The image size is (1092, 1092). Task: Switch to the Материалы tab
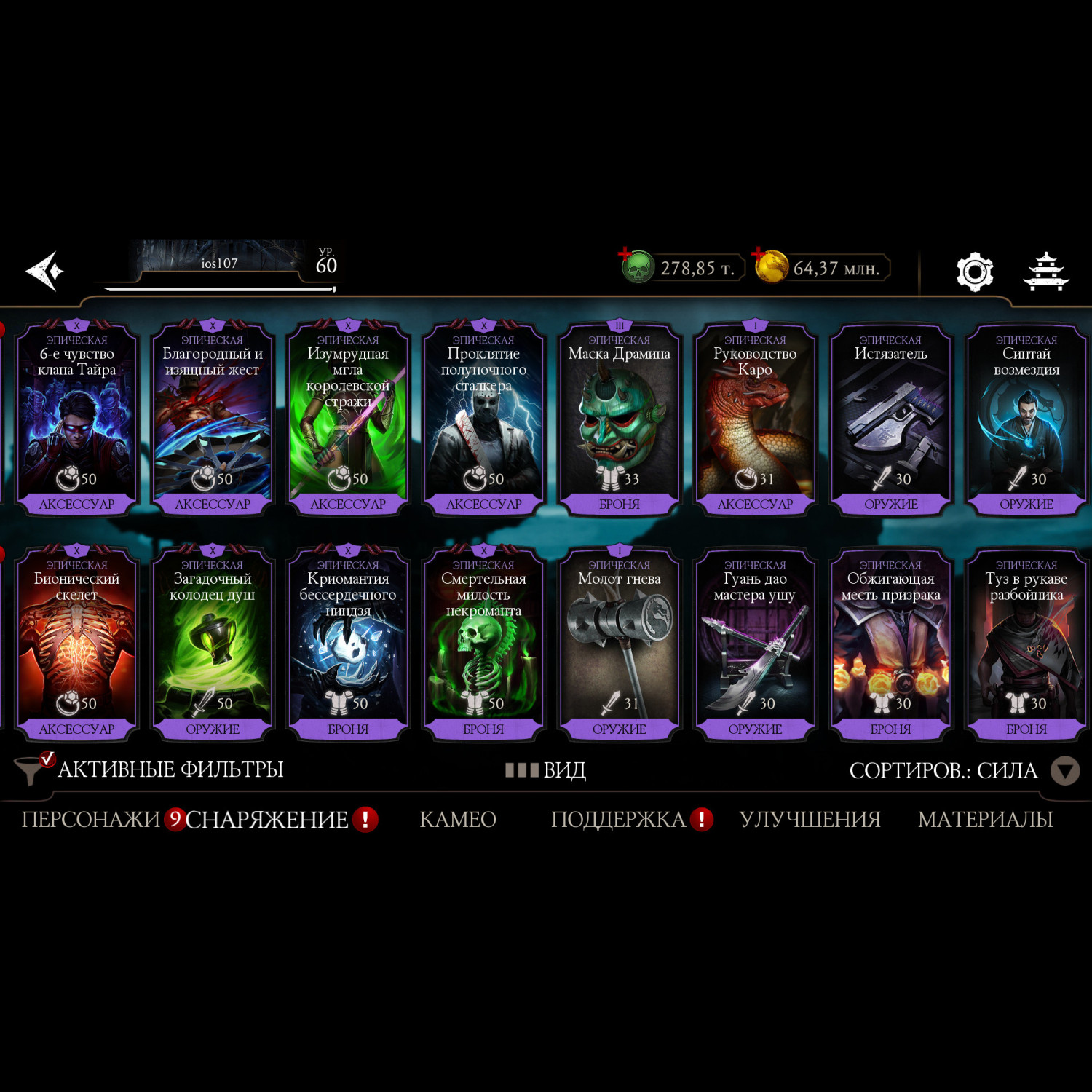click(985, 820)
